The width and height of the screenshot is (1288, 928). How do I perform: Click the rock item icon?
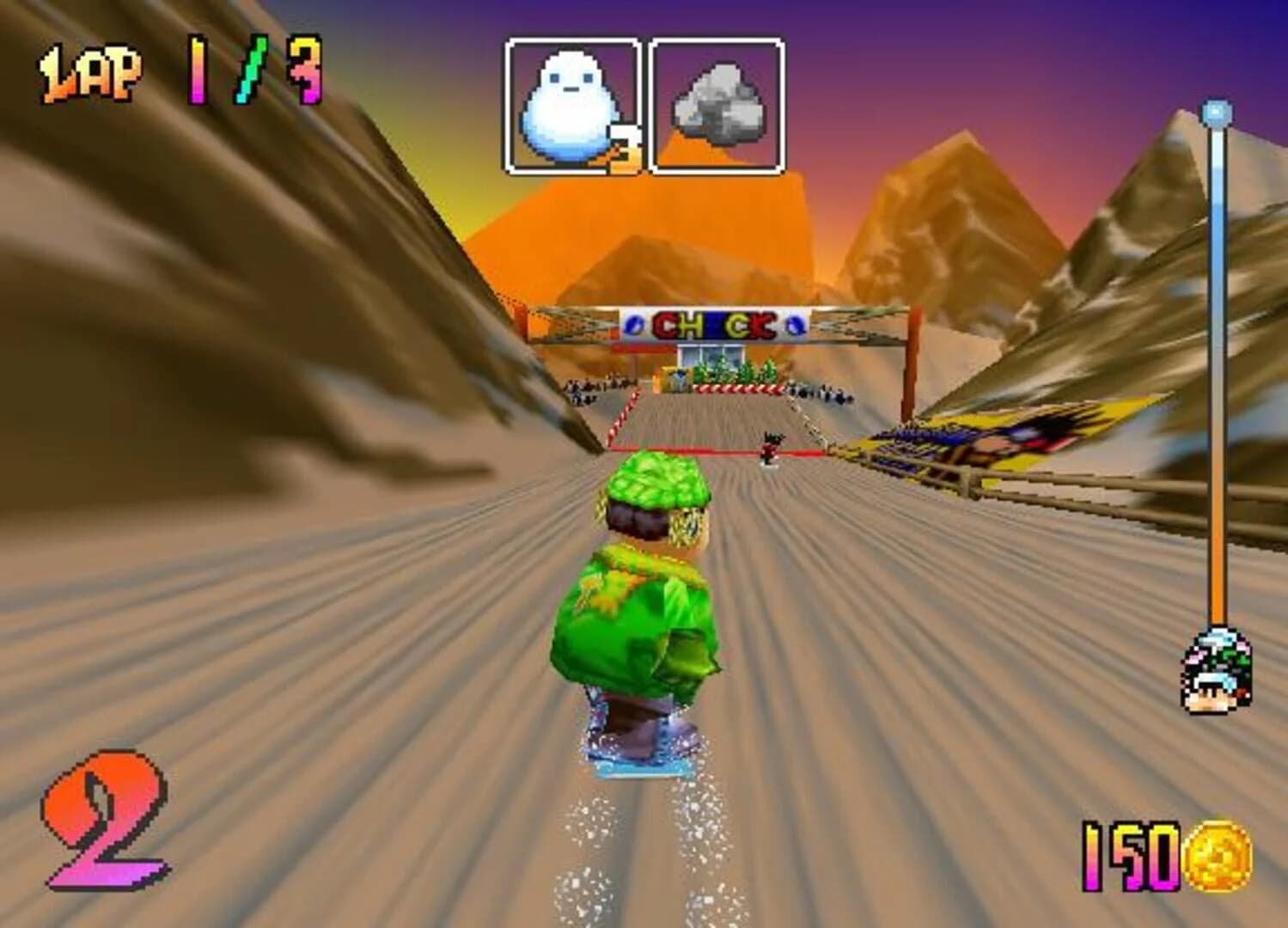point(720,103)
